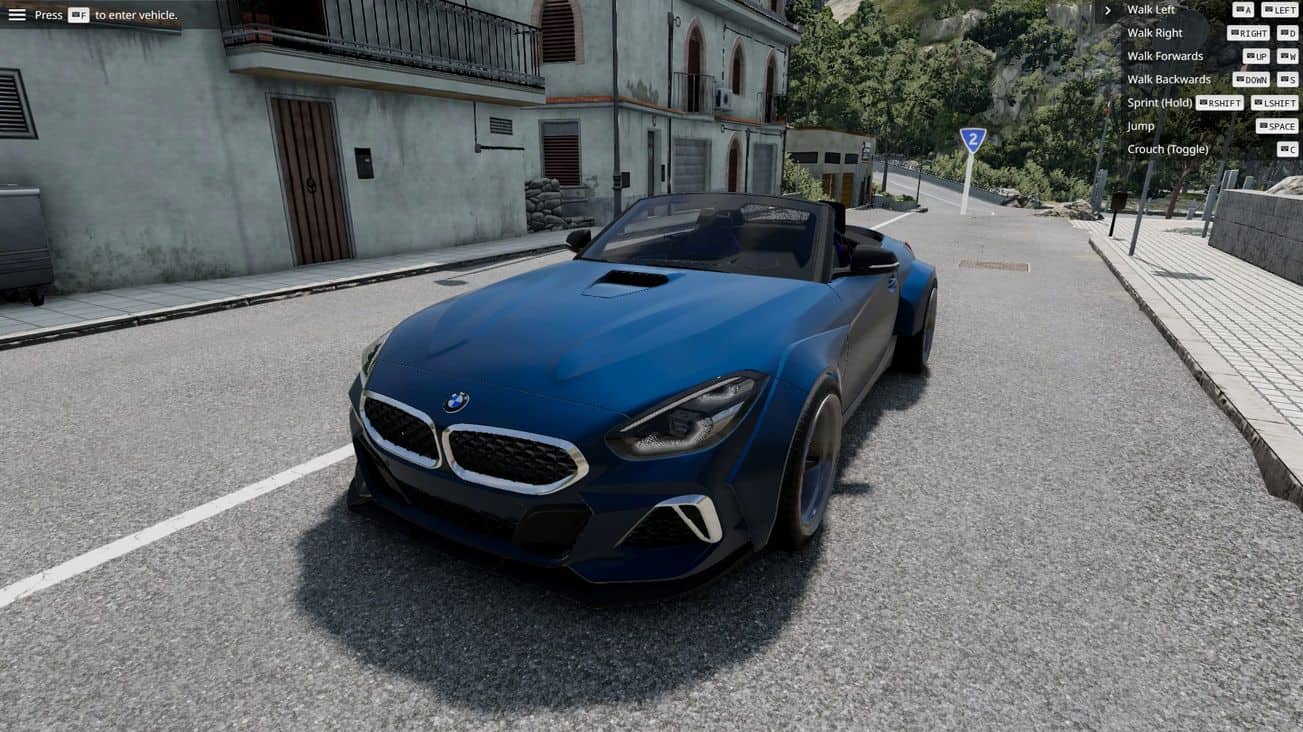Screen dimensions: 1303x732
Task: Open the hamburger menu icon
Action: tap(17, 15)
